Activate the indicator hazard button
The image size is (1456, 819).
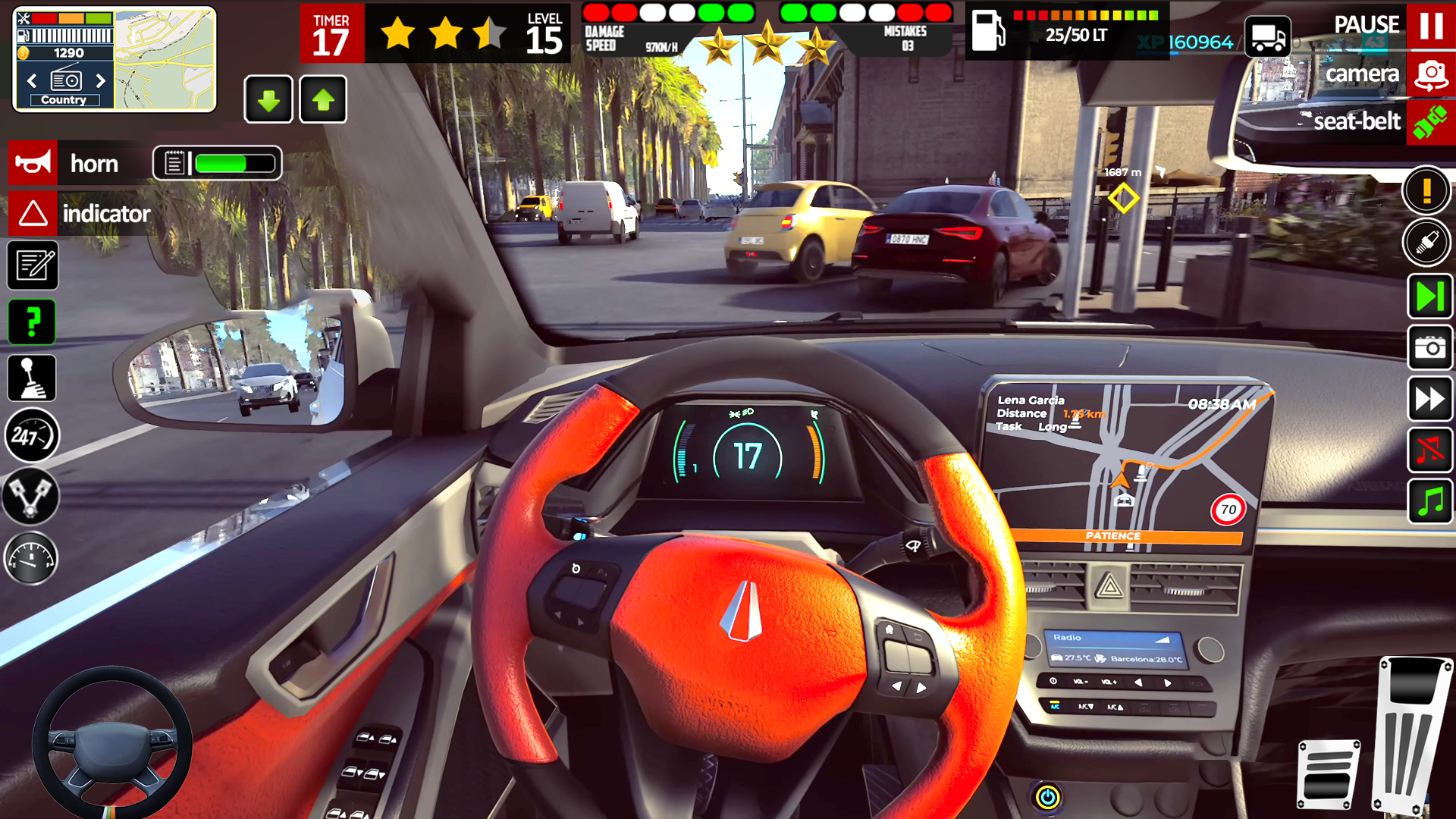pos(33,213)
